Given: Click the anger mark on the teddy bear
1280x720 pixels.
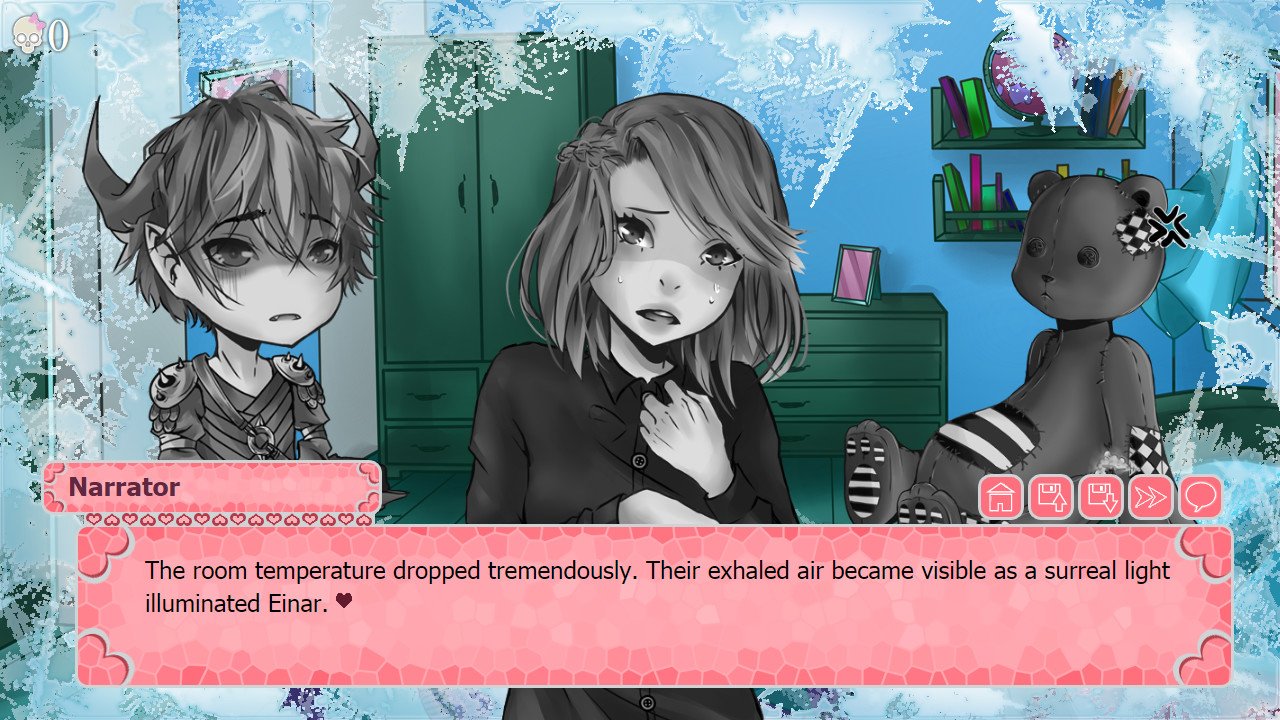Looking at the screenshot, I should click(1168, 226).
